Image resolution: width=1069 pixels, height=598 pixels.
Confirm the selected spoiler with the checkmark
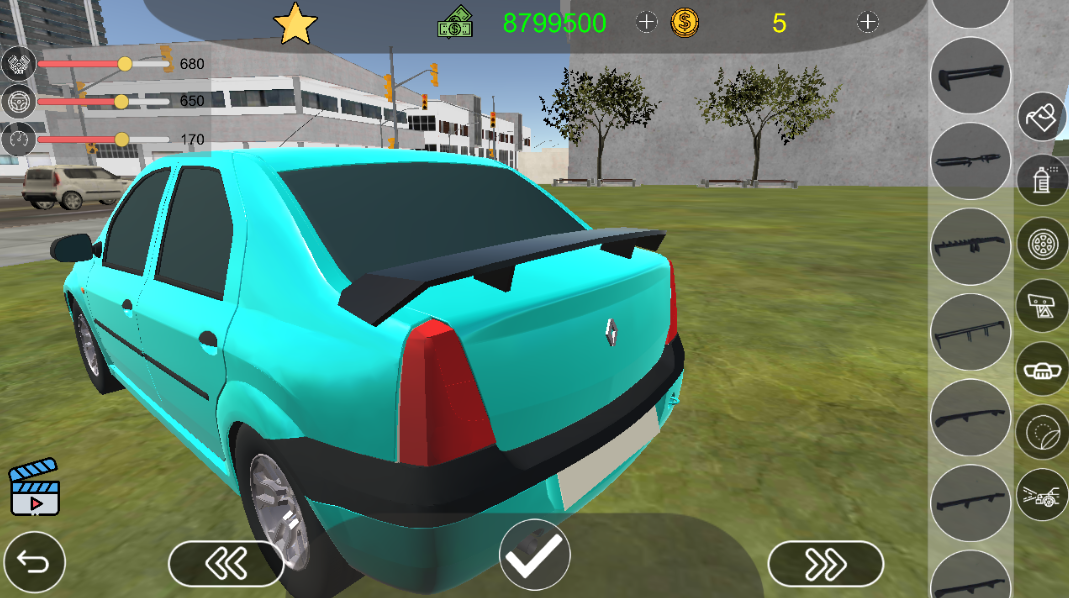535,555
